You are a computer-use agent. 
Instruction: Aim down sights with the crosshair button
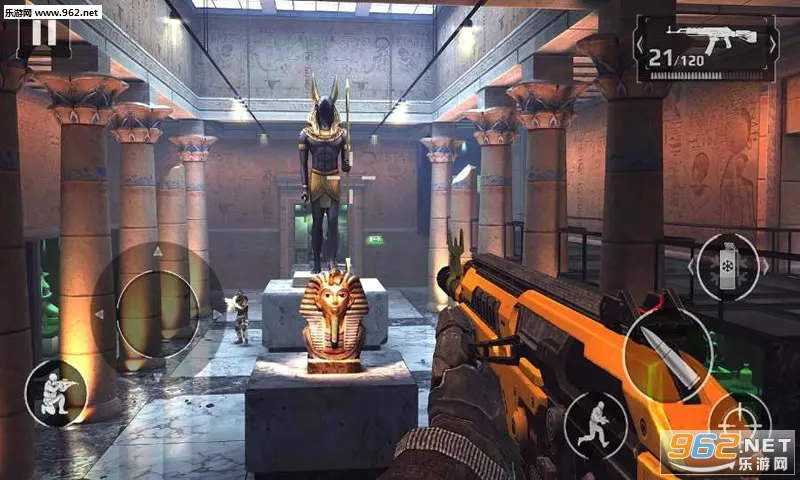click(739, 421)
